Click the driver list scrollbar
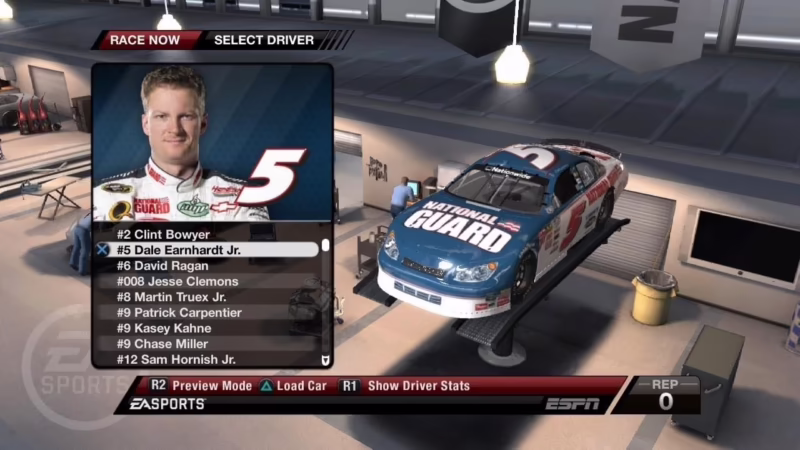 pyautogui.click(x=325, y=300)
